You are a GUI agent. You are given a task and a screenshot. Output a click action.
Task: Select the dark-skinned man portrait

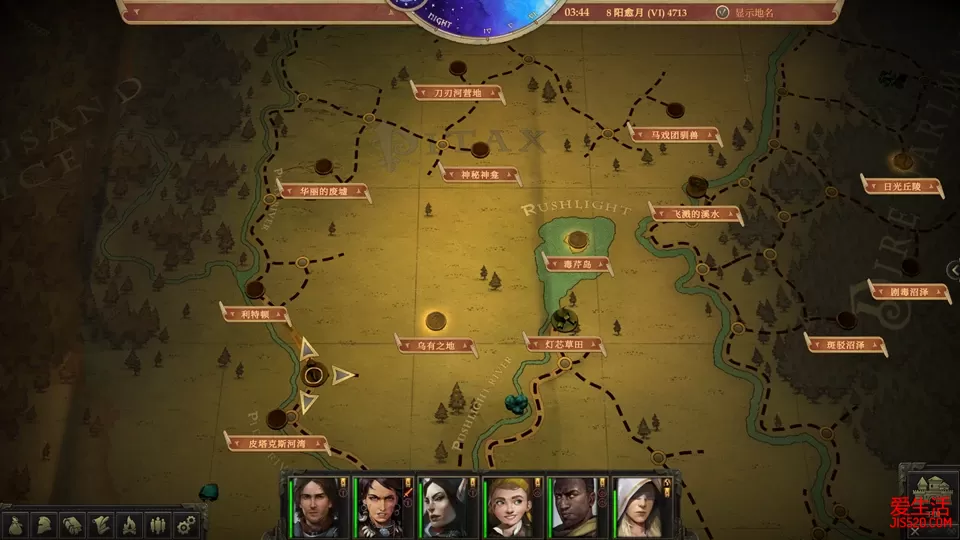coord(576,507)
